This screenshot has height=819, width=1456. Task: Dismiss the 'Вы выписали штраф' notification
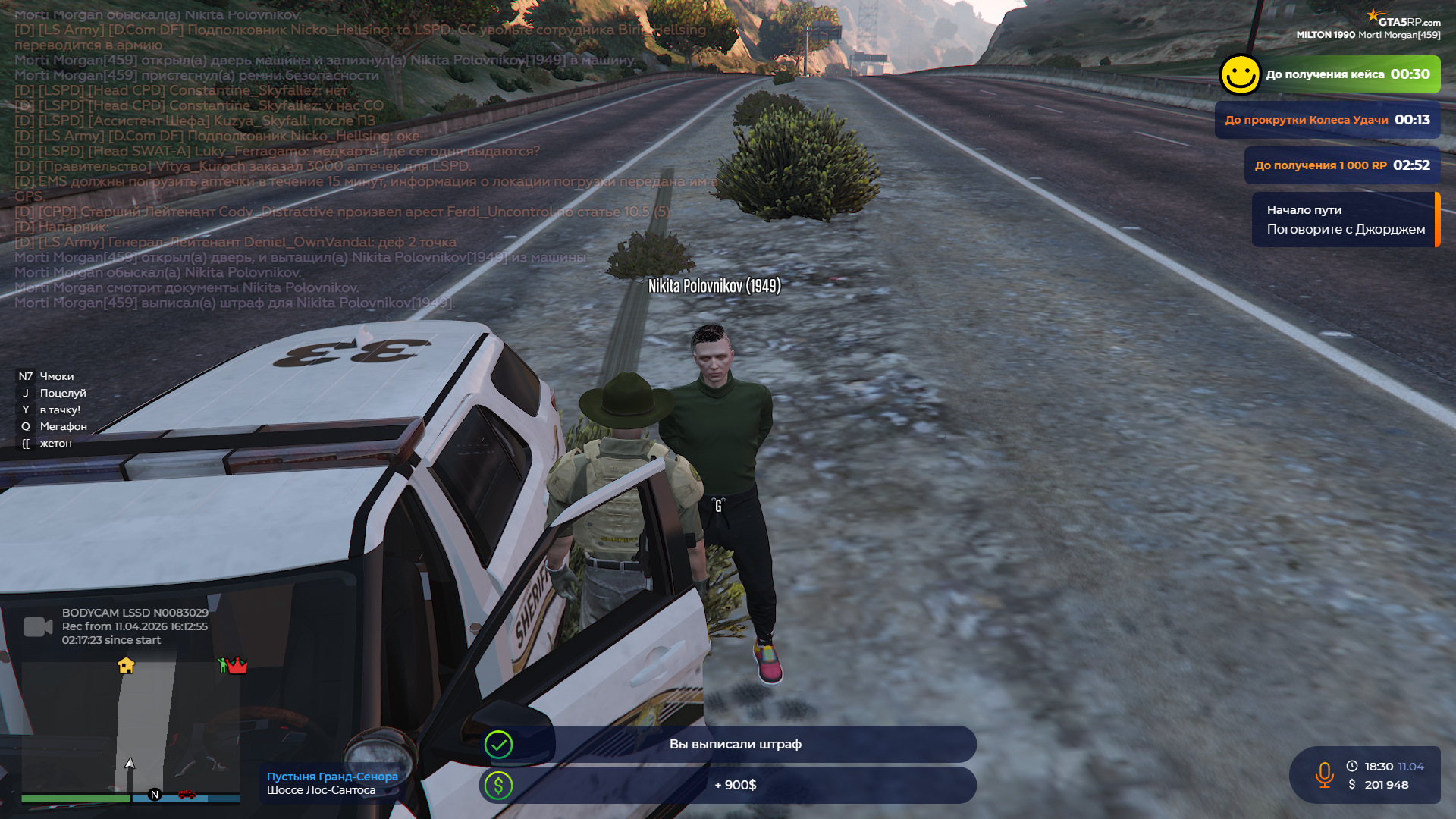[734, 745]
